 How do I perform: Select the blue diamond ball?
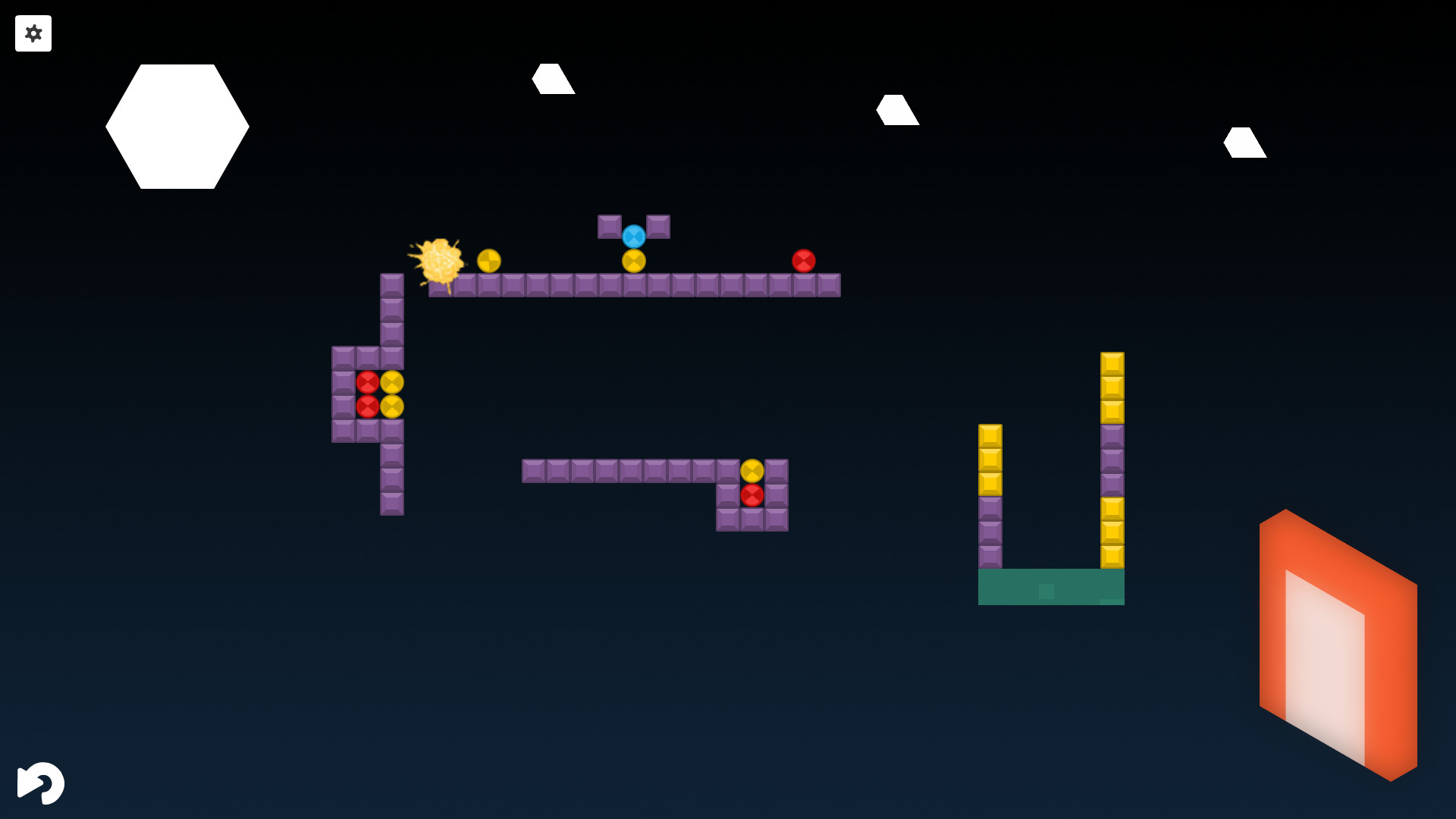point(634,237)
